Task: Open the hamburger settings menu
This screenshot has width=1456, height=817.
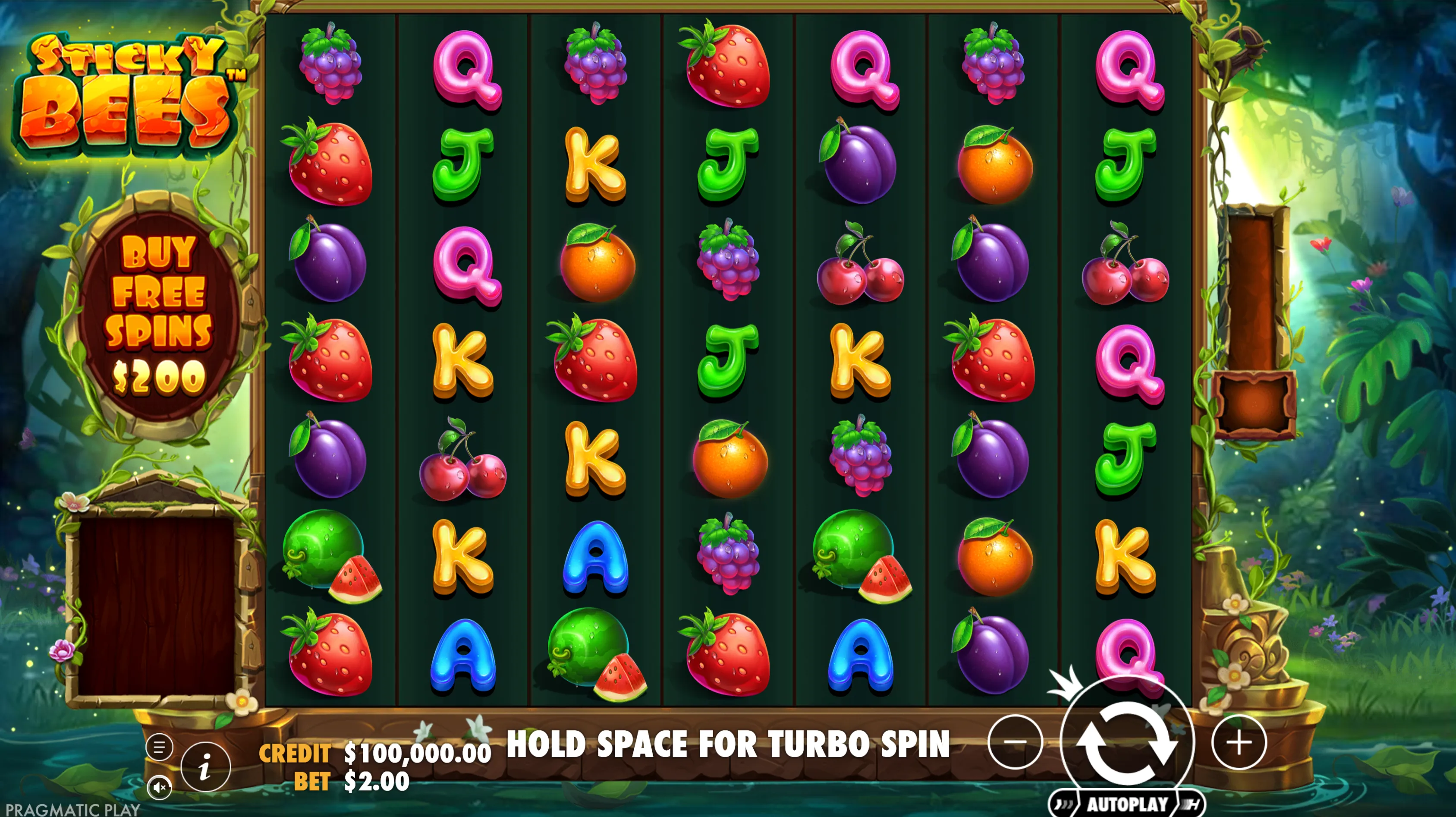Action: click(159, 747)
